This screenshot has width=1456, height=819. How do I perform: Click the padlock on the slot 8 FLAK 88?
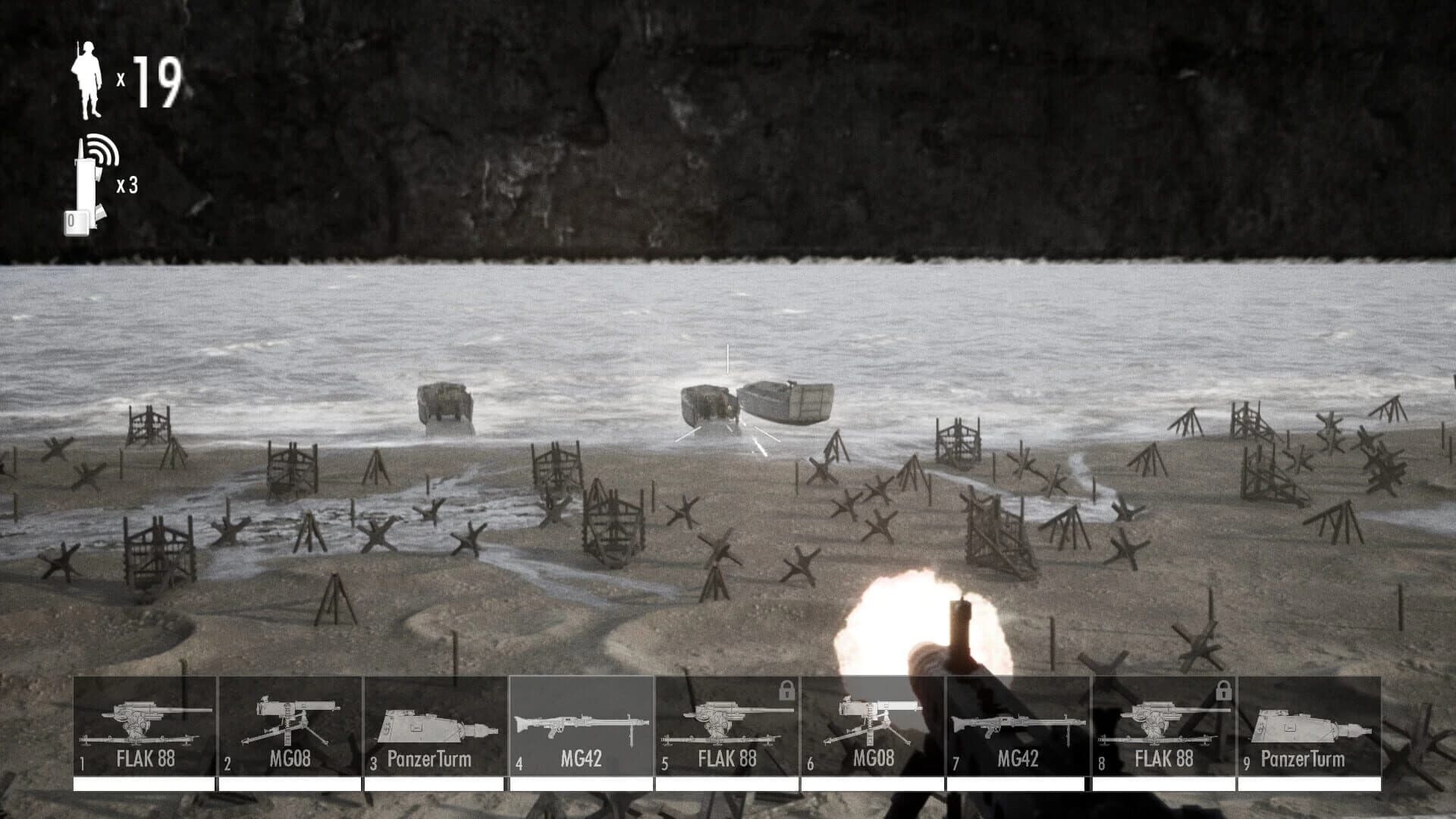(1223, 692)
